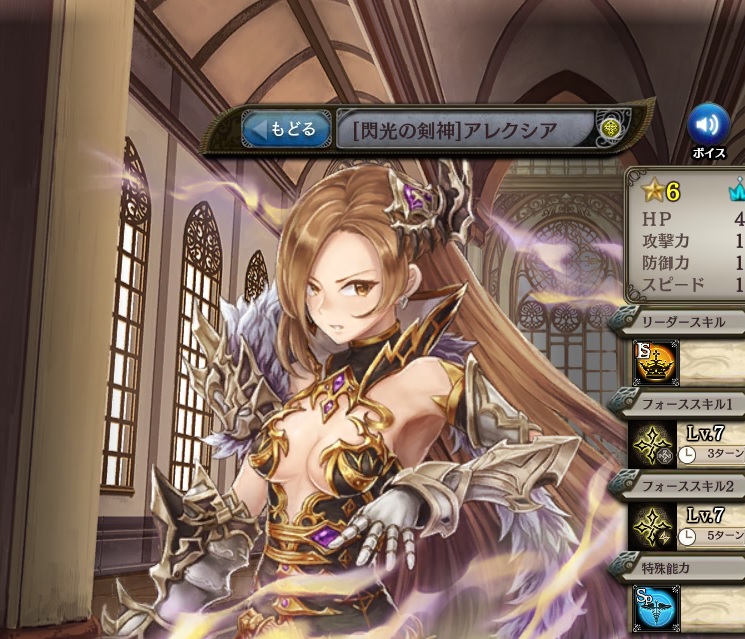Select the leader skill crown icon
Image resolution: width=745 pixels, height=639 pixels.
coord(655,364)
